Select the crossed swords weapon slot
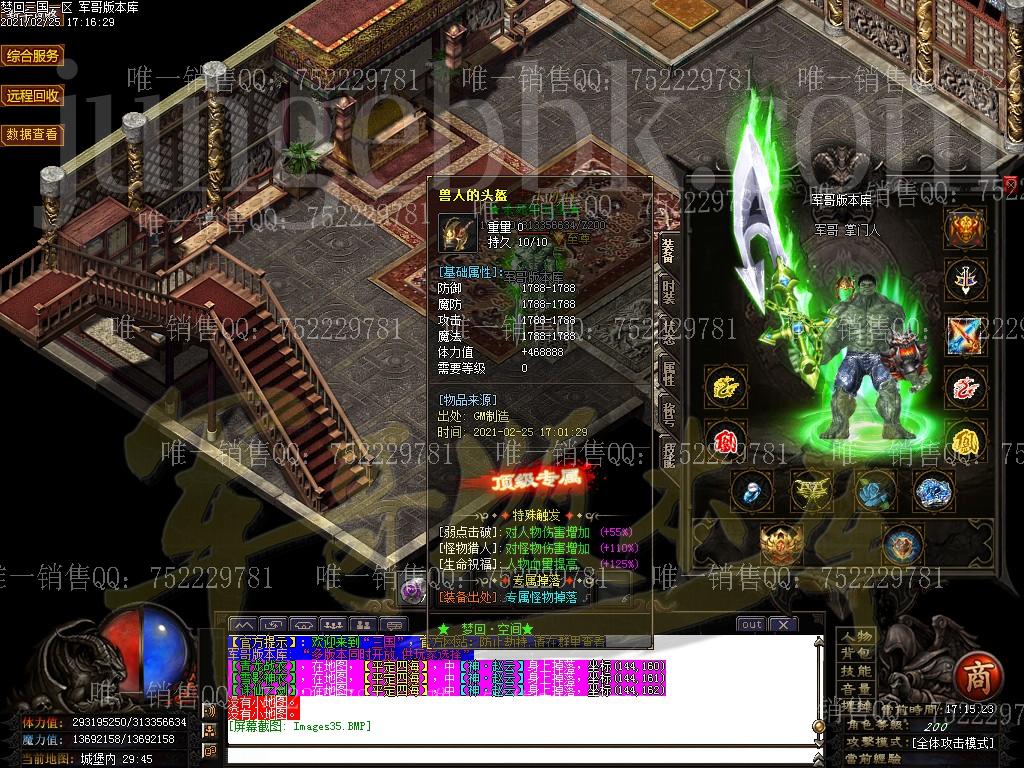The height and width of the screenshot is (768, 1024). pos(965,334)
